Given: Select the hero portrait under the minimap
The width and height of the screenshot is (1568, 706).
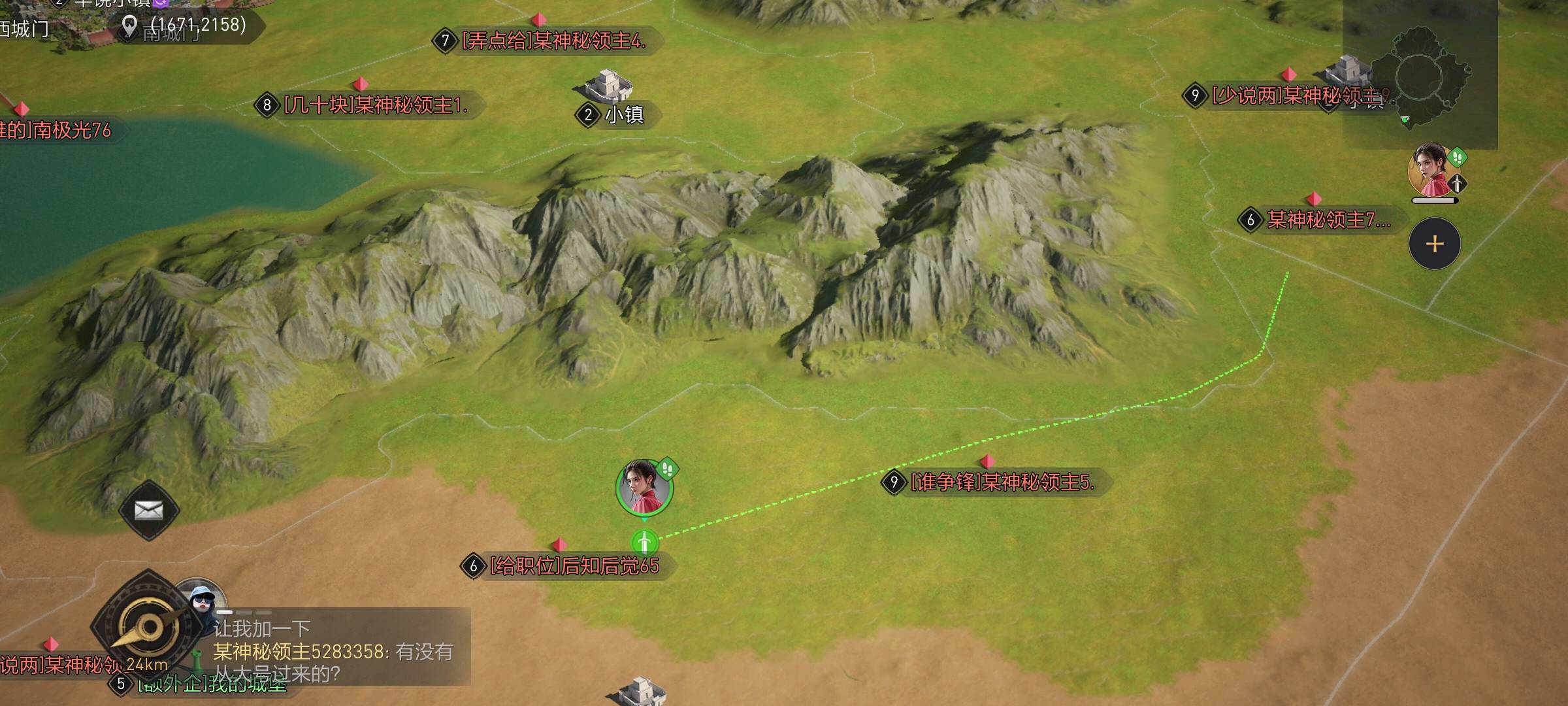Looking at the screenshot, I should 1431,171.
